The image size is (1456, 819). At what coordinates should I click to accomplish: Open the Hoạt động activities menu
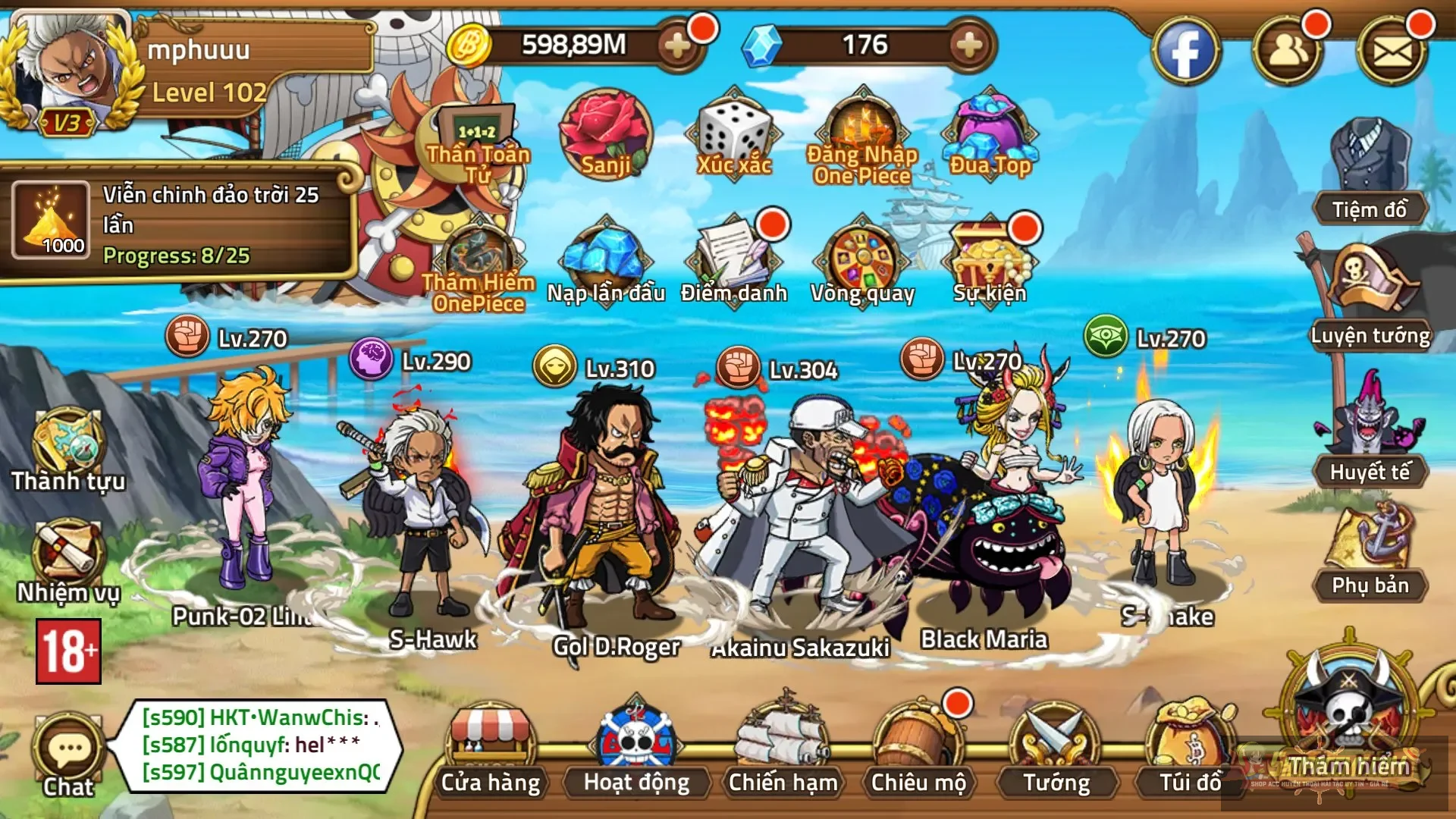637,747
